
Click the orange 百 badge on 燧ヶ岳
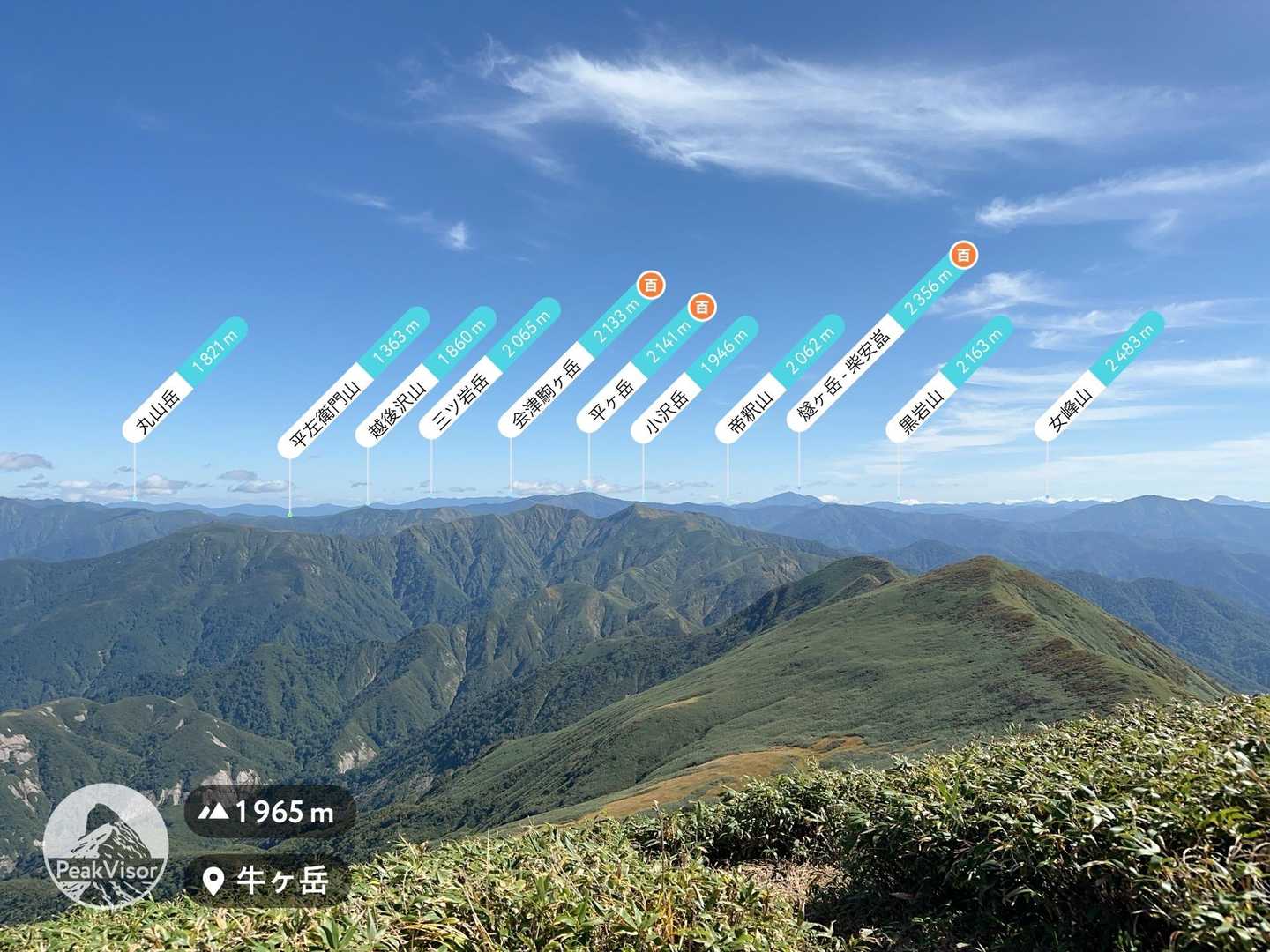tap(964, 255)
